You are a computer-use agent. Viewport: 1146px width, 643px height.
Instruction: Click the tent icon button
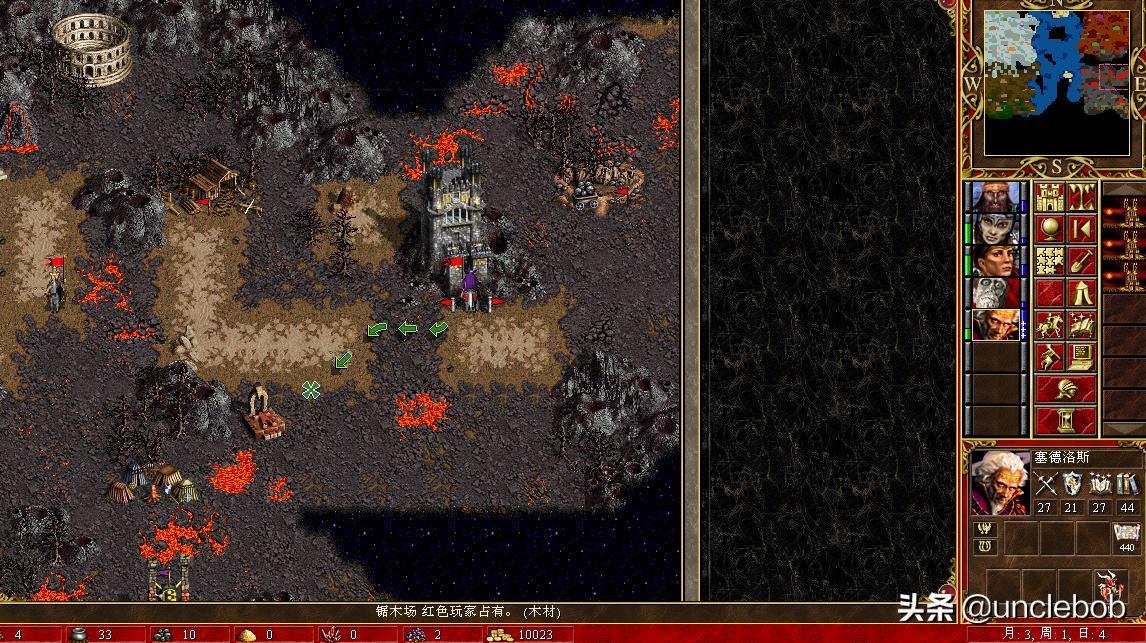[x=1081, y=292]
